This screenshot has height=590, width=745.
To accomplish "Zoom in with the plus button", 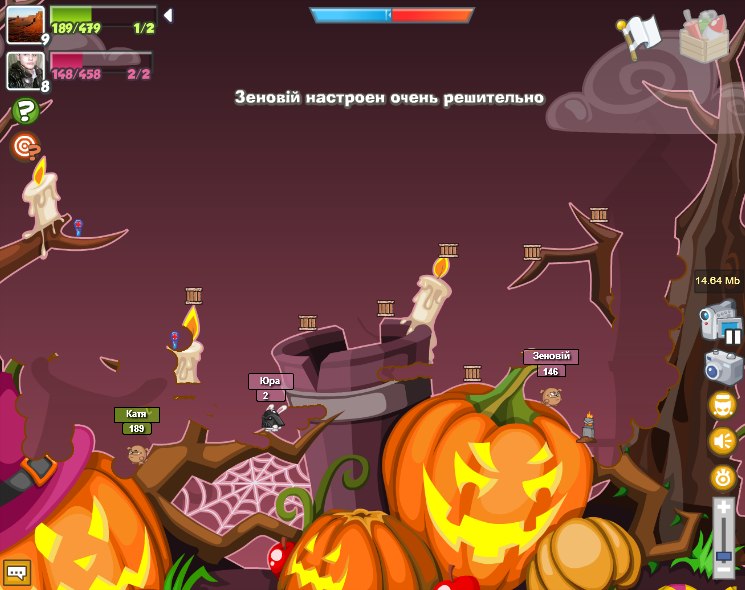I will 723,508.
